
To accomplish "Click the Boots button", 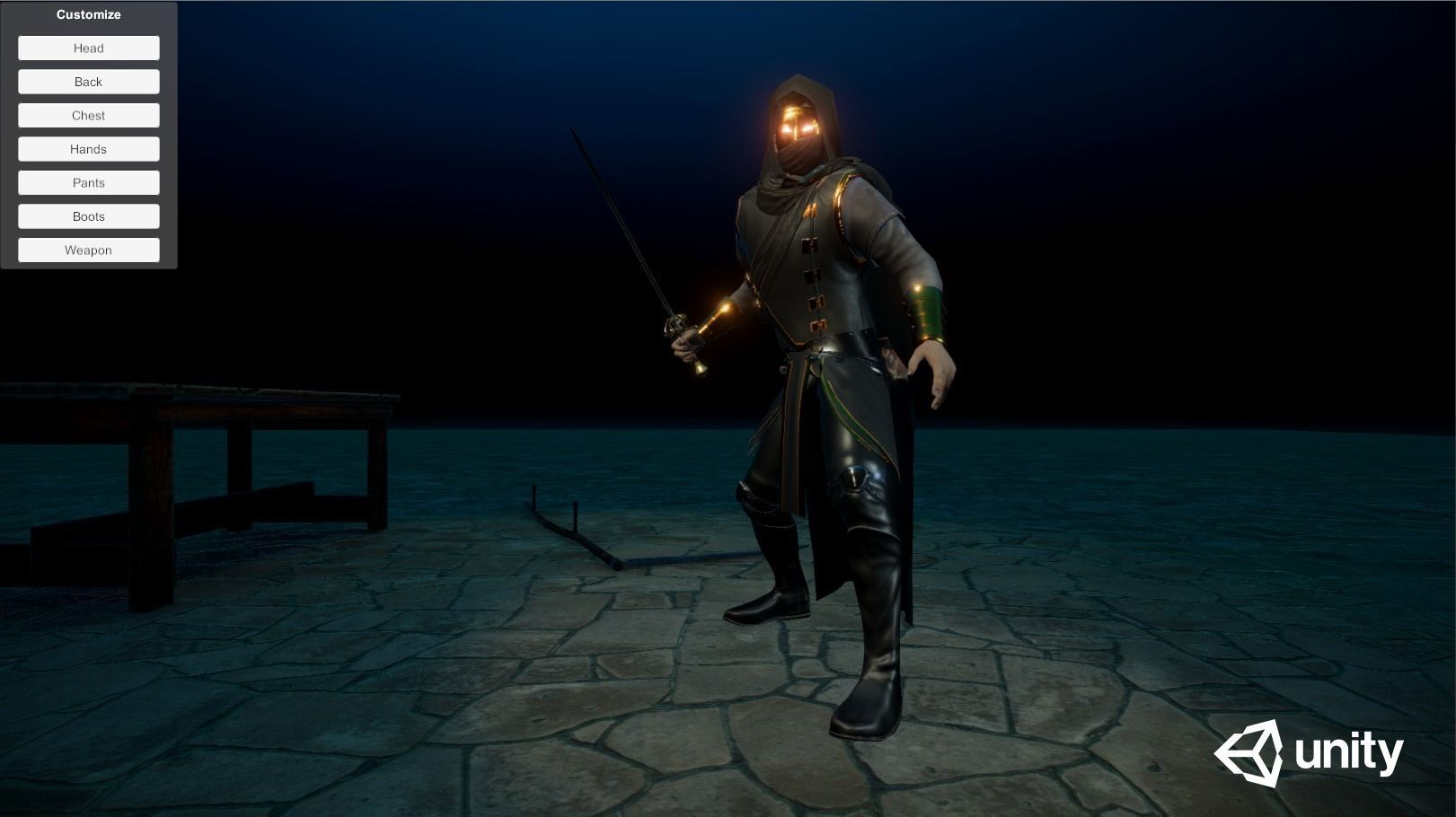I will point(88,215).
